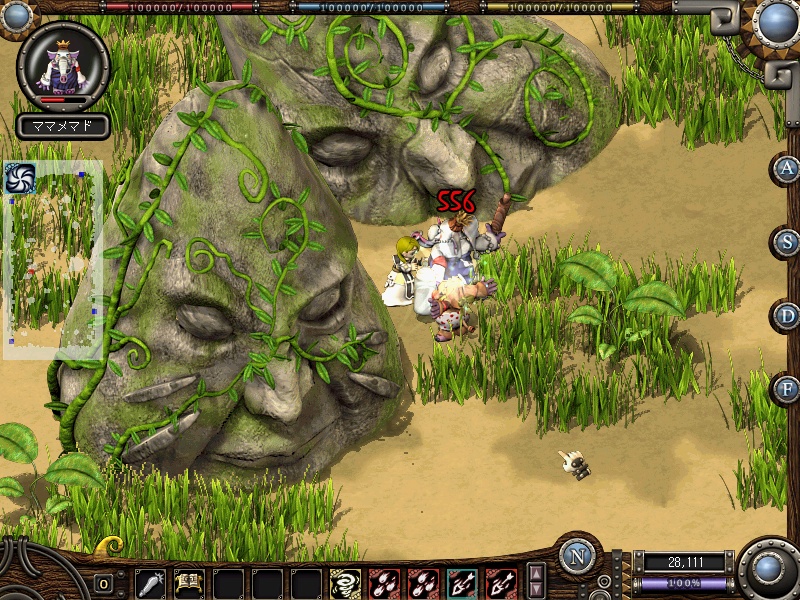This screenshot has height=600, width=800.
Task: Use the scroll item in the hotbar
Action: tap(189, 582)
